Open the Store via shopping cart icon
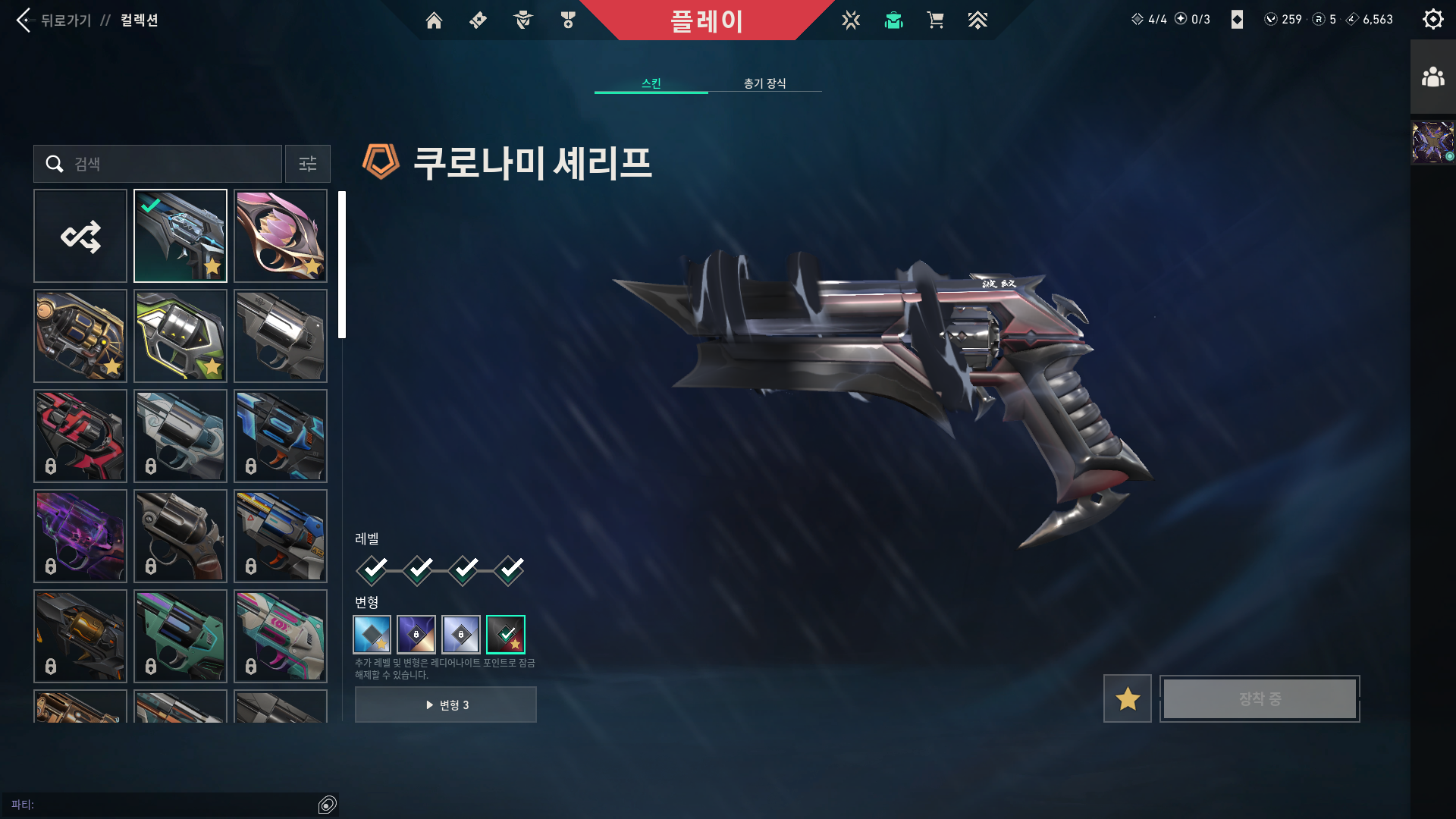Viewport: 1456px width, 819px height. 936,20
